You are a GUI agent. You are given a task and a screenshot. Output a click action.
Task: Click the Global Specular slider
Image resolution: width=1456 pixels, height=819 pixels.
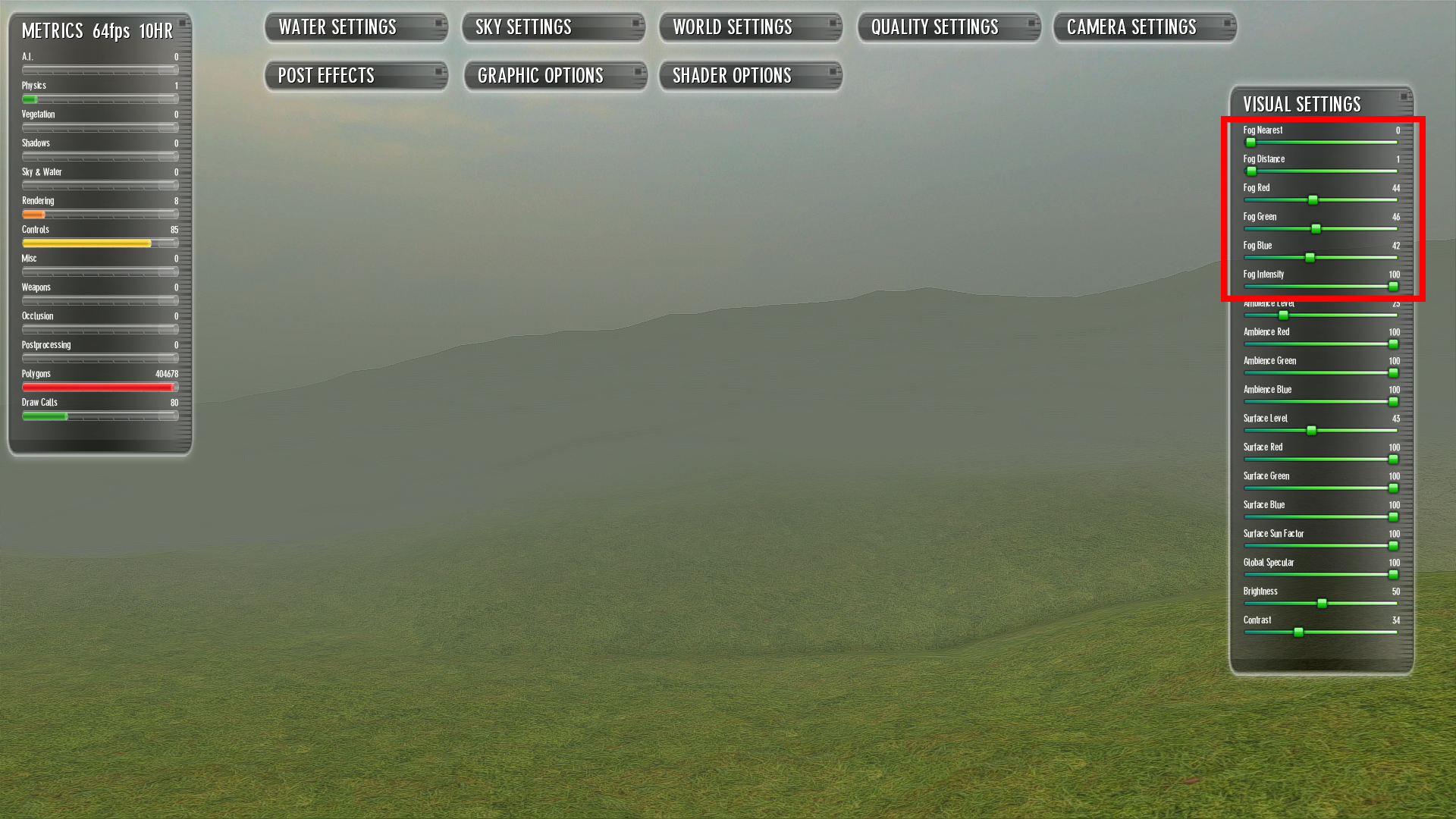[x=1393, y=575]
